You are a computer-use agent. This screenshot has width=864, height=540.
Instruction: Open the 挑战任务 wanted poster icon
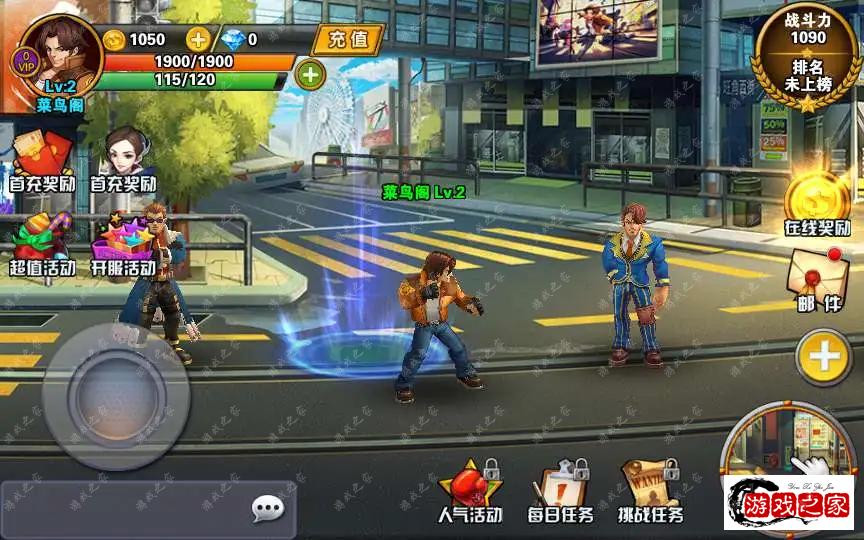pos(650,491)
